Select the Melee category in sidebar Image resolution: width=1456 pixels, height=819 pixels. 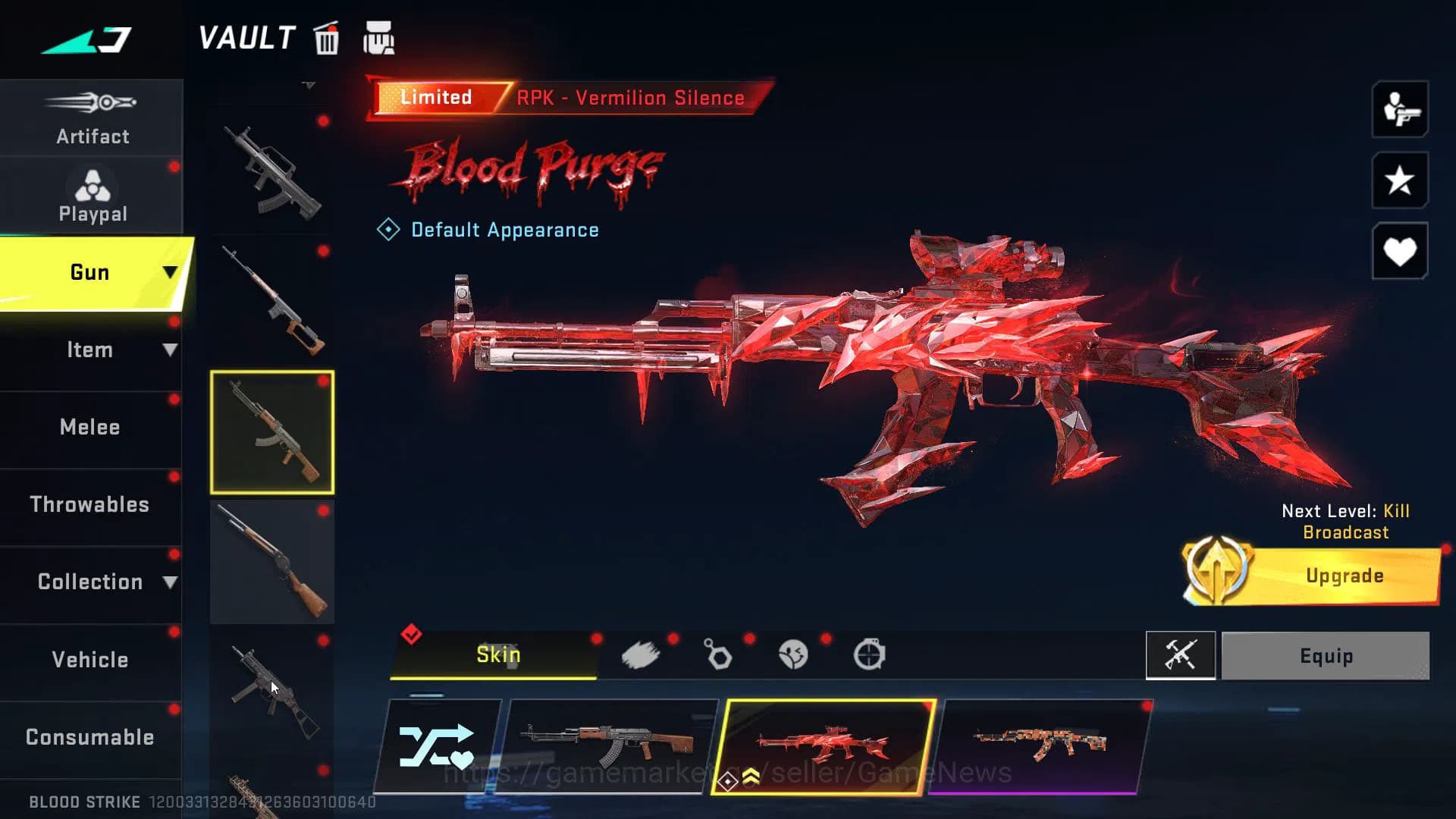[90, 427]
